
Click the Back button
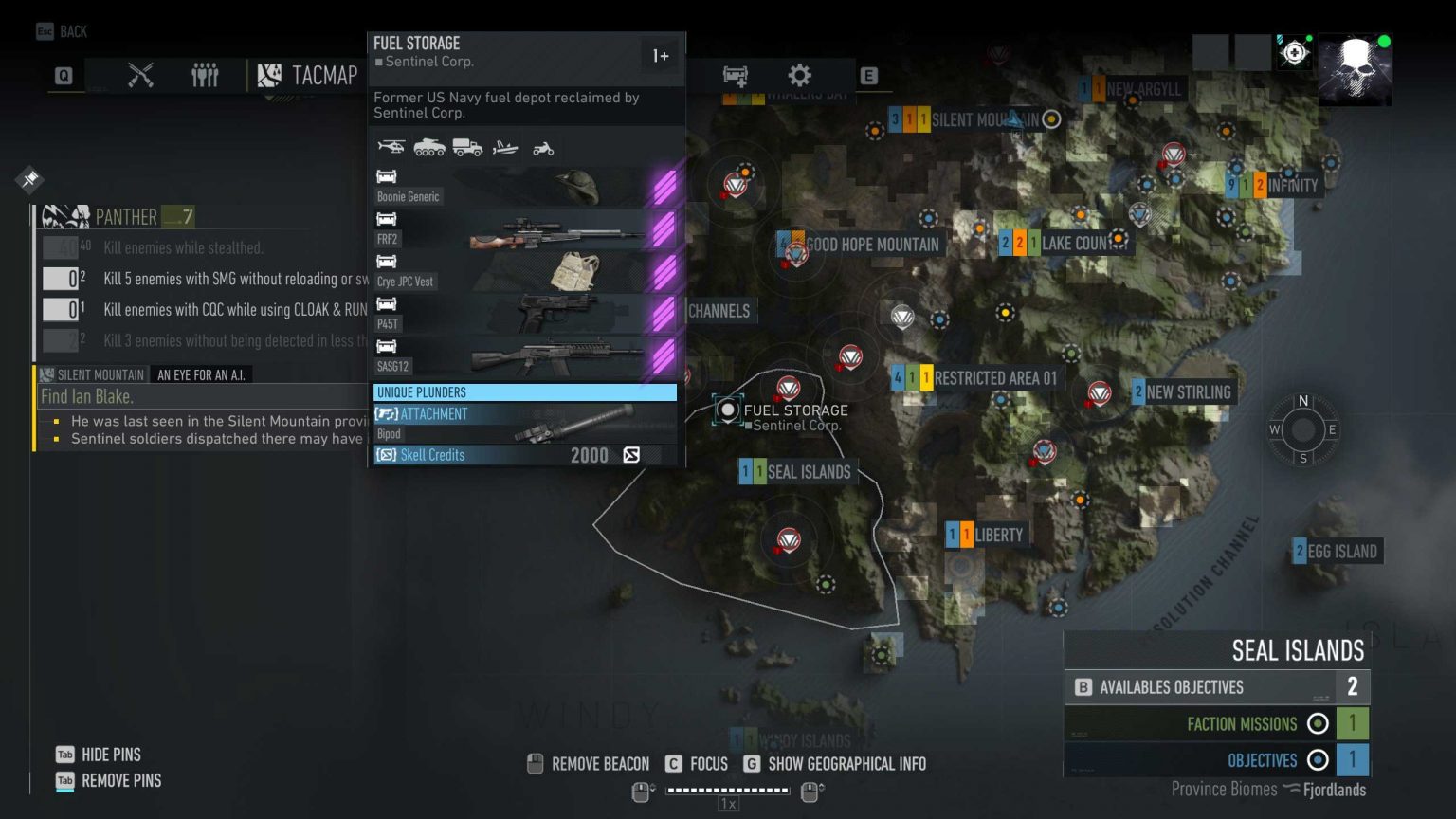click(60, 31)
